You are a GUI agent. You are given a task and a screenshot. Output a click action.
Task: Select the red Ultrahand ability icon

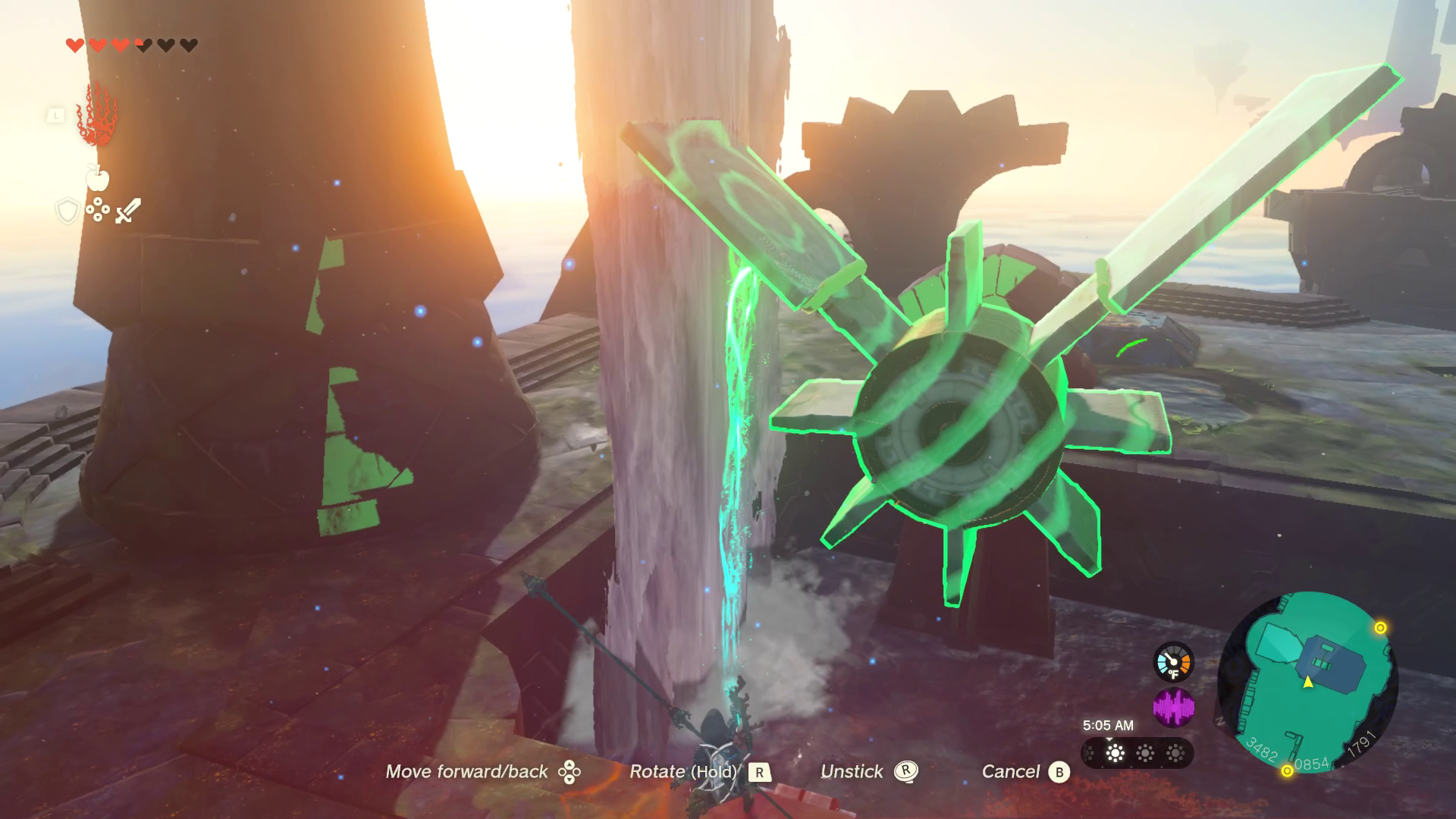pyautogui.click(x=97, y=116)
